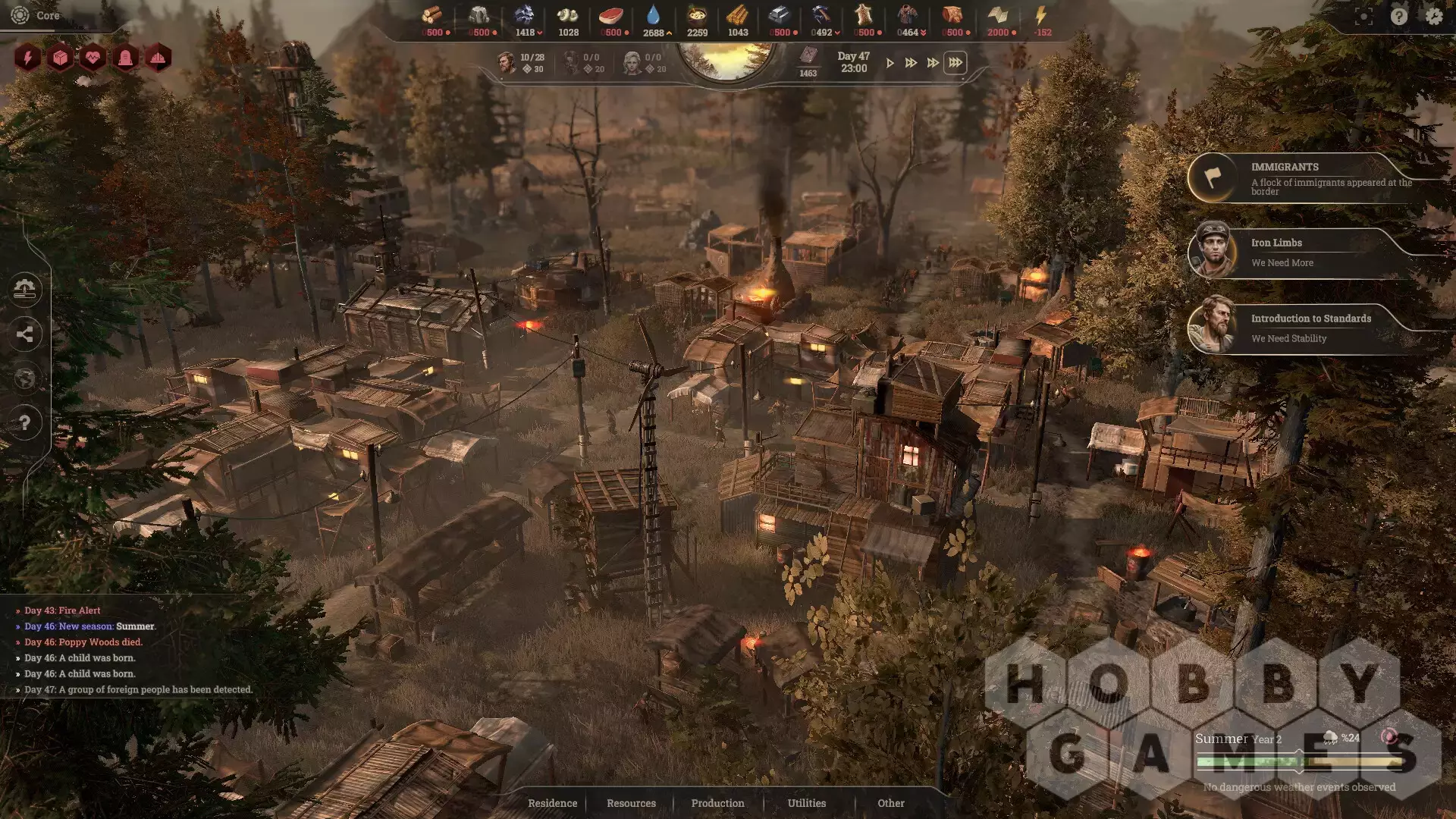This screenshot has width=1456, height=819.
Task: Click the top-right help question mark
Action: (x=1399, y=16)
